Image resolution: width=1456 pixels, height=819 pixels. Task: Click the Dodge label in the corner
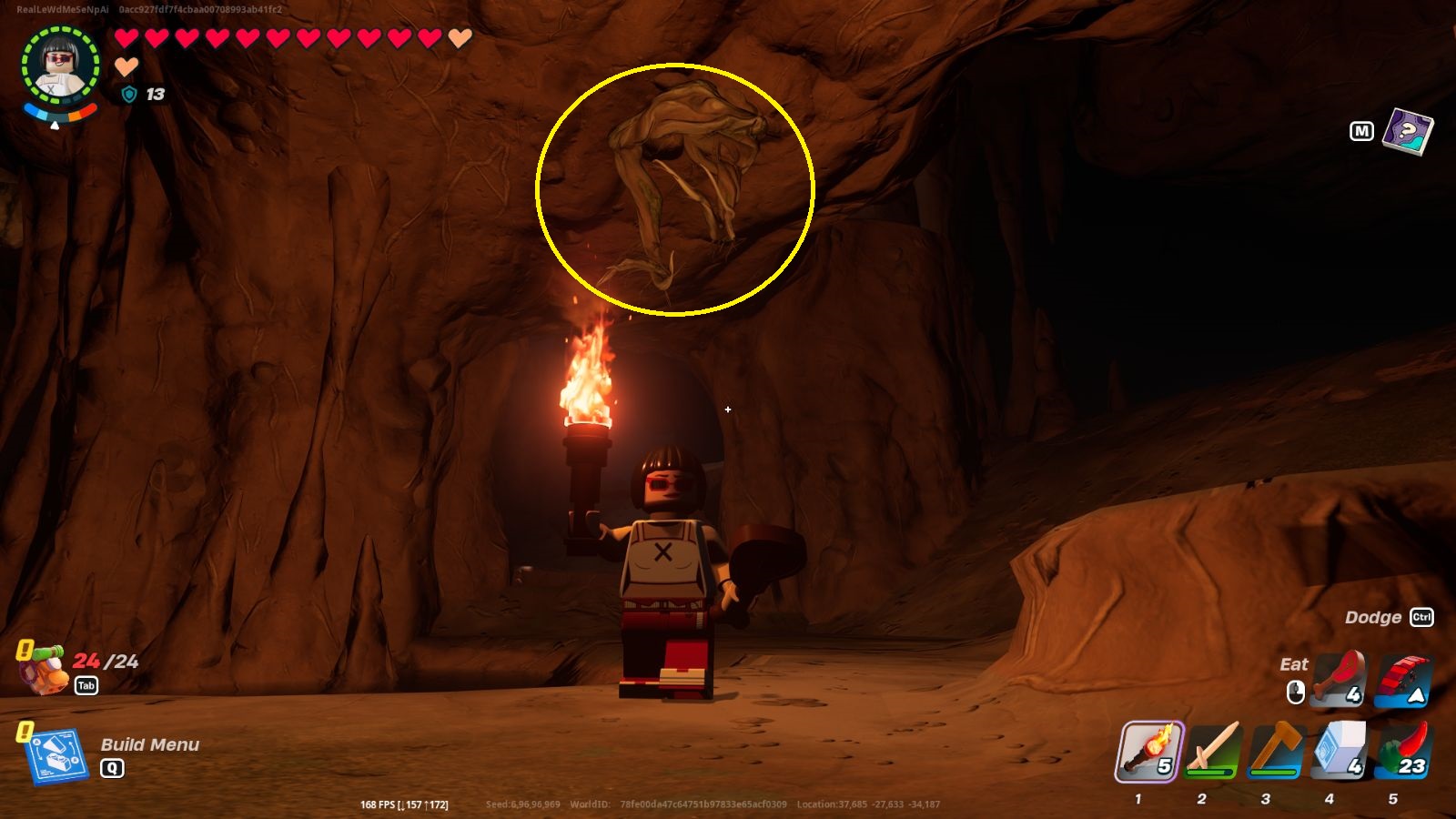tap(1374, 617)
